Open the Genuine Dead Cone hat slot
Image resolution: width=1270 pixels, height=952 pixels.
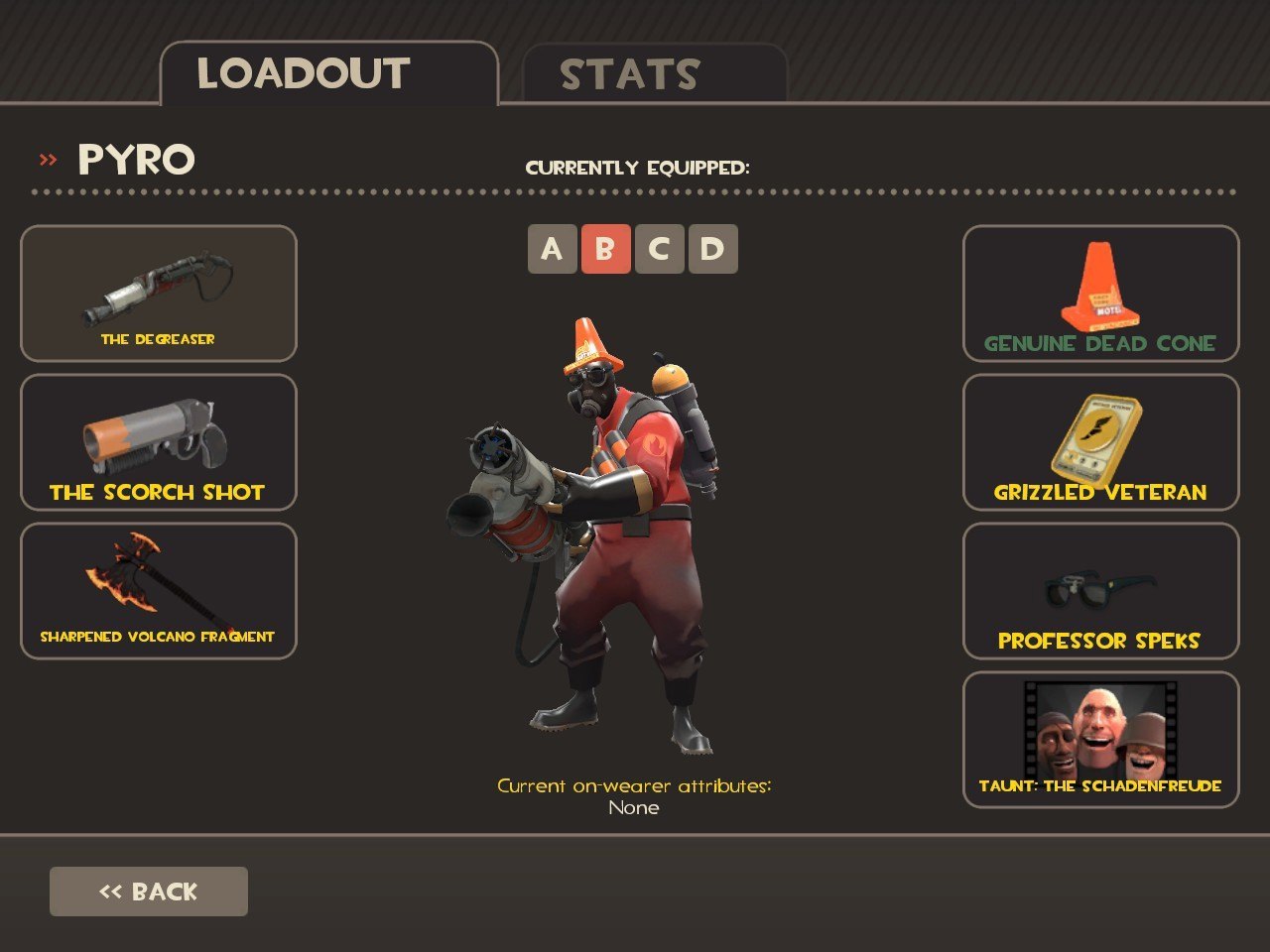(1100, 294)
